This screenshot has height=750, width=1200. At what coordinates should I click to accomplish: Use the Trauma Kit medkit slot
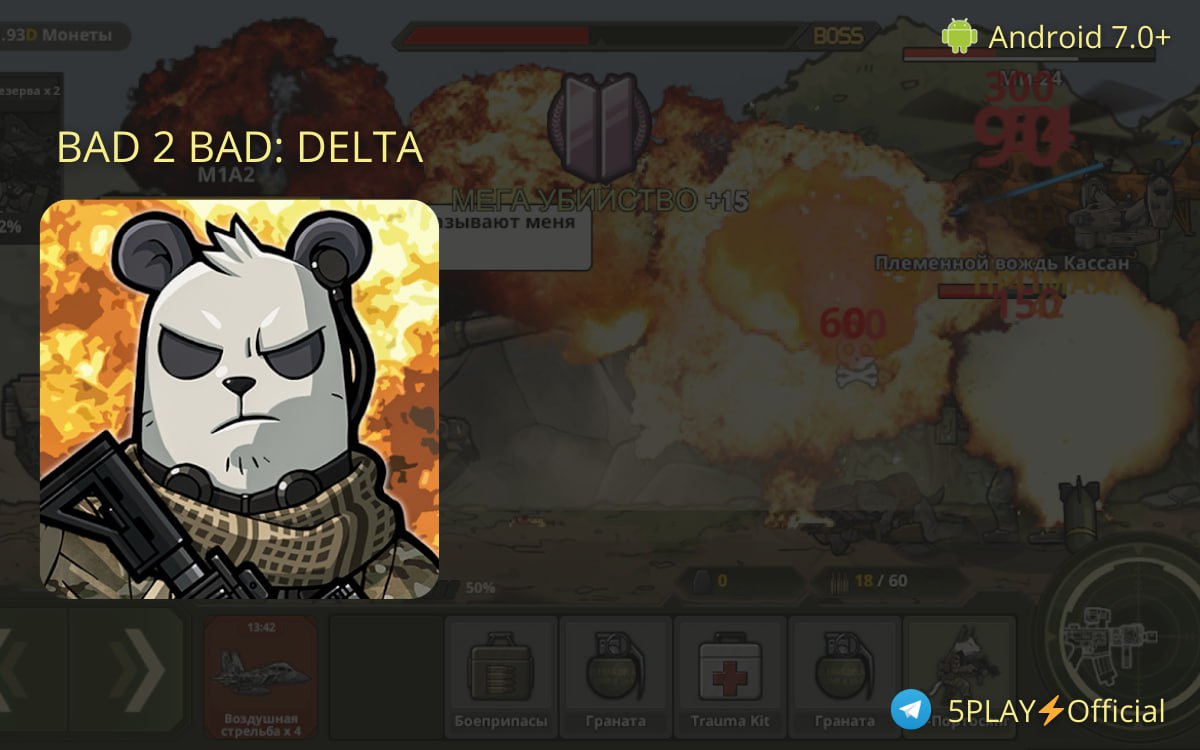pyautogui.click(x=730, y=675)
